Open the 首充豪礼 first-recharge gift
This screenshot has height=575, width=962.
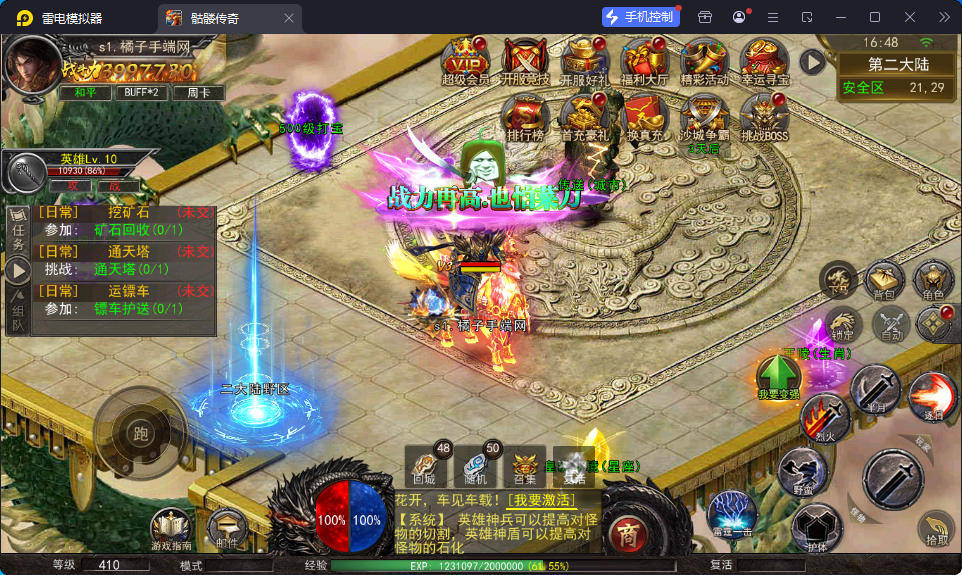(585, 115)
